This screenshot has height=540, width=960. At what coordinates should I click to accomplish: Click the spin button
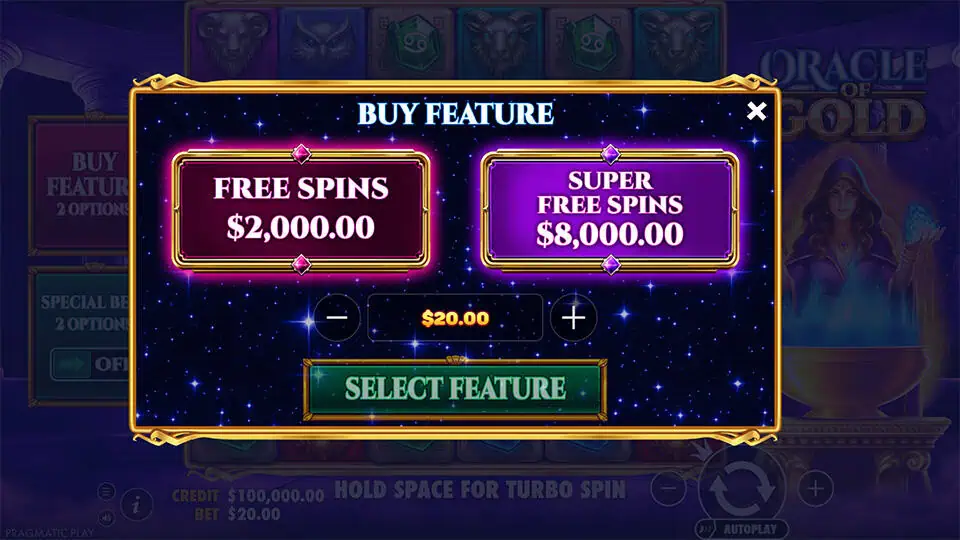[x=742, y=489]
